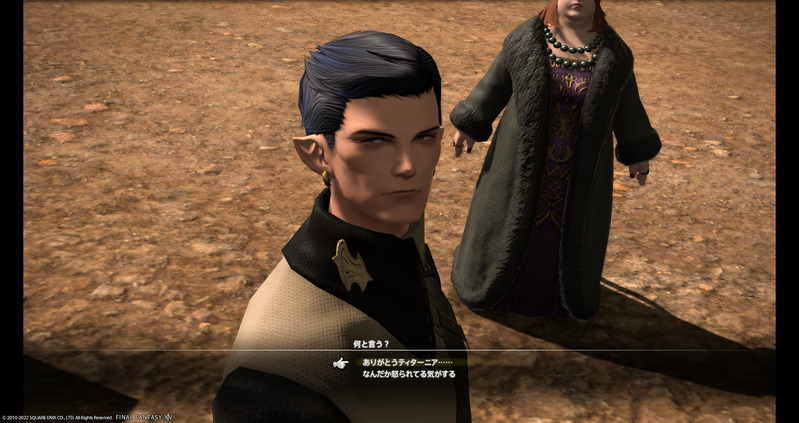Select the reply "なんだか怒られてる気がする"
The image size is (799, 423).
408,374
